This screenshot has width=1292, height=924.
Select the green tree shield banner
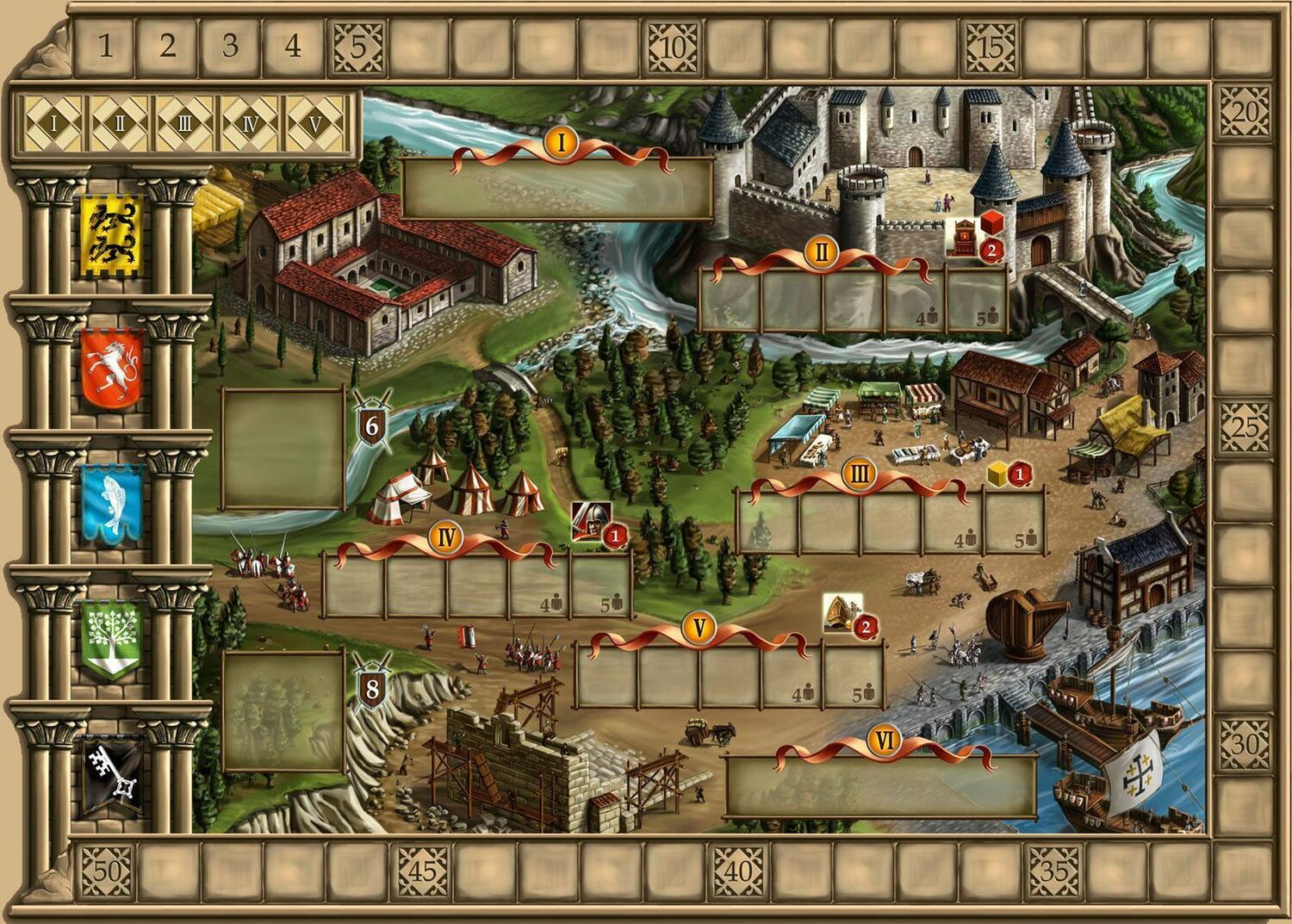[x=112, y=639]
